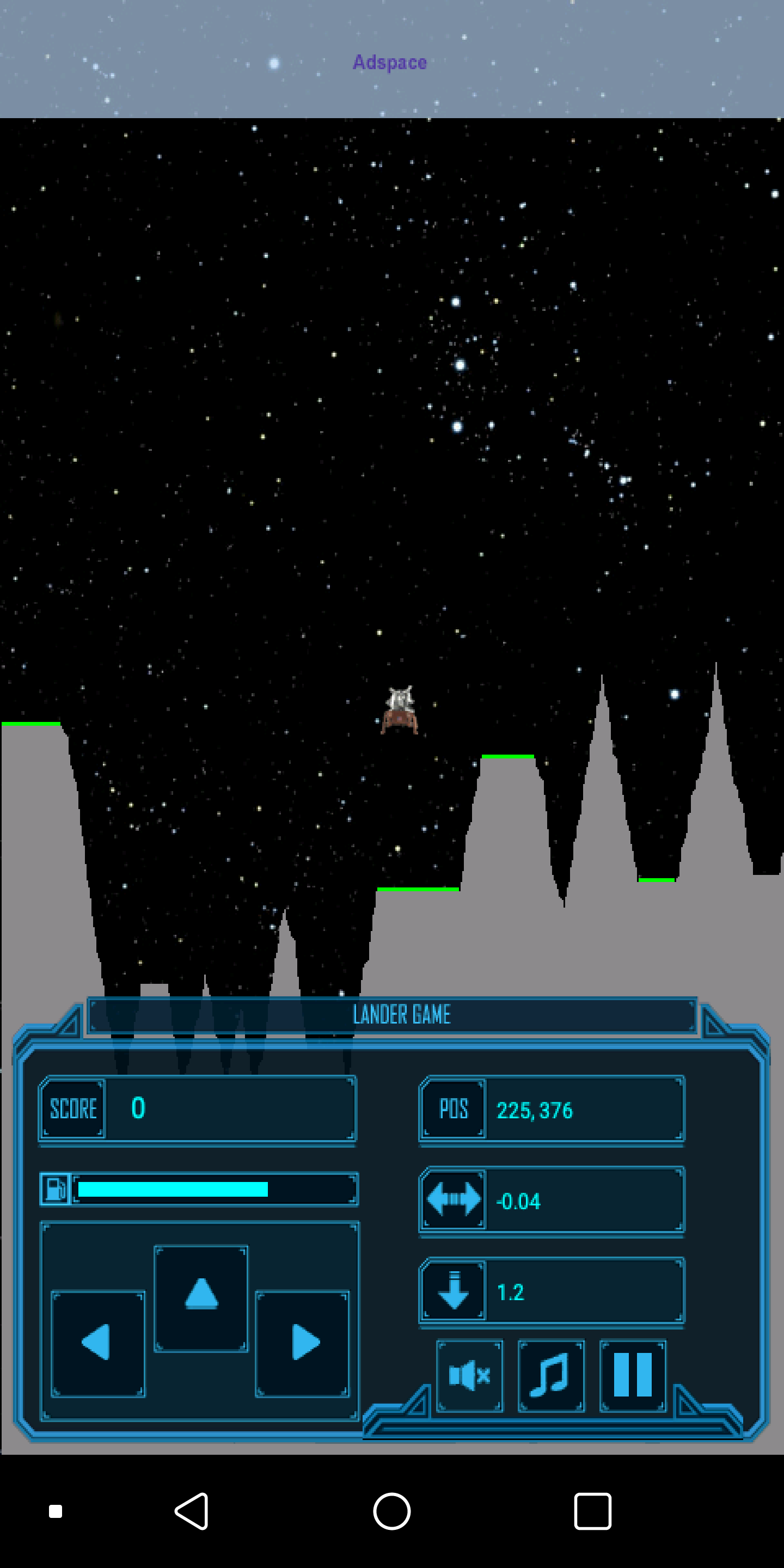
Task: Toggle the music note button
Action: pyautogui.click(x=551, y=1376)
